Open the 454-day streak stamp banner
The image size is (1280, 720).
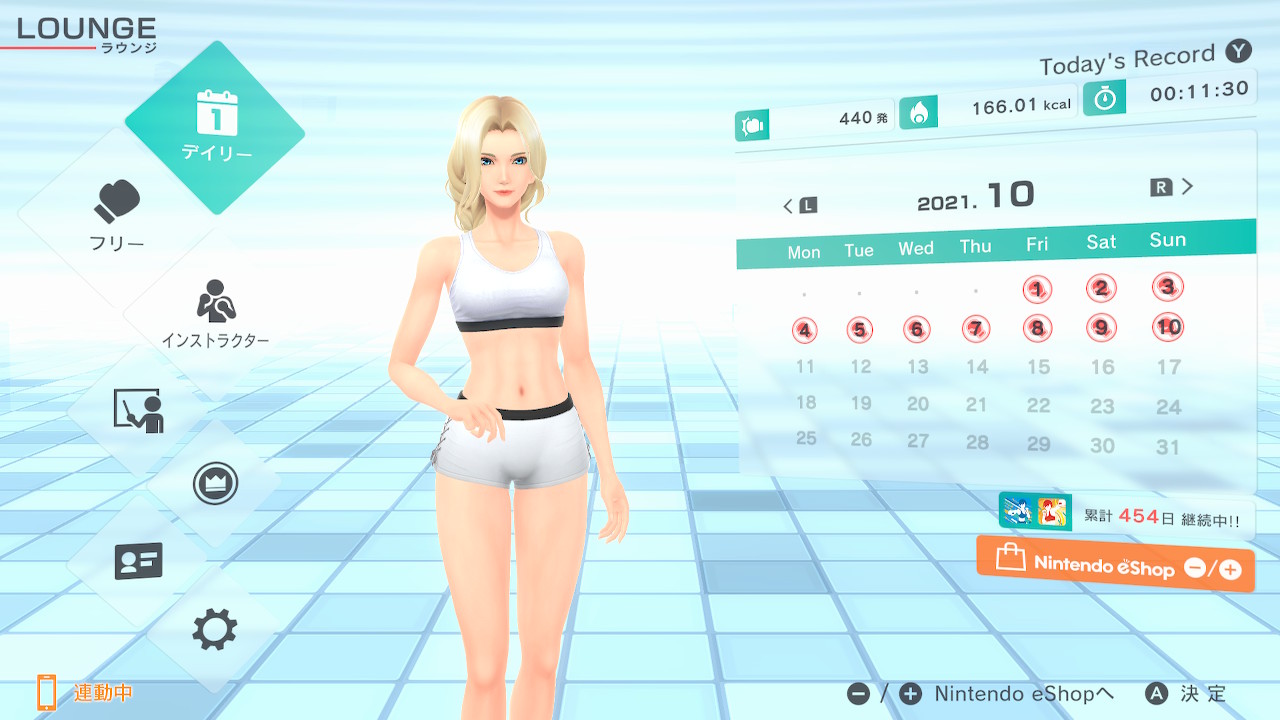1125,515
